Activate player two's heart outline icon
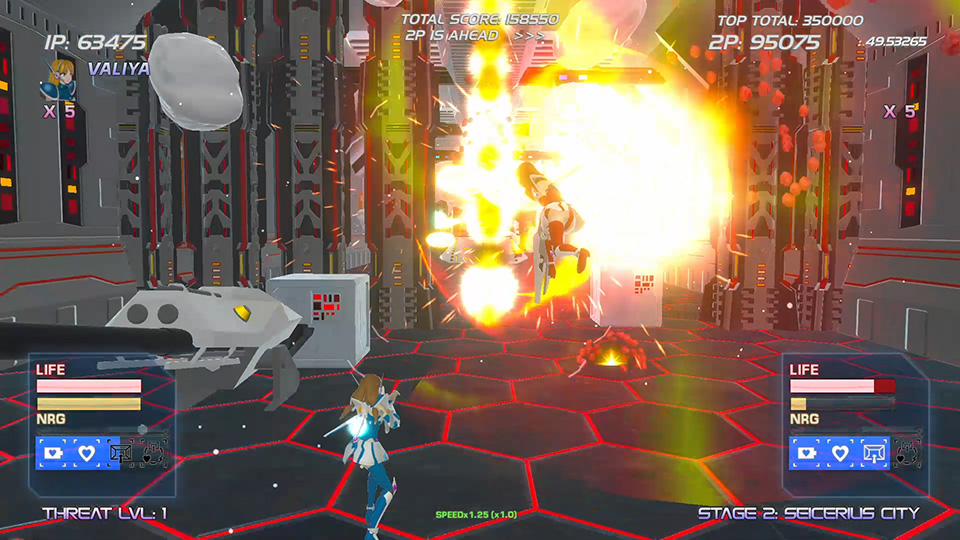This screenshot has height=540, width=960. click(841, 453)
